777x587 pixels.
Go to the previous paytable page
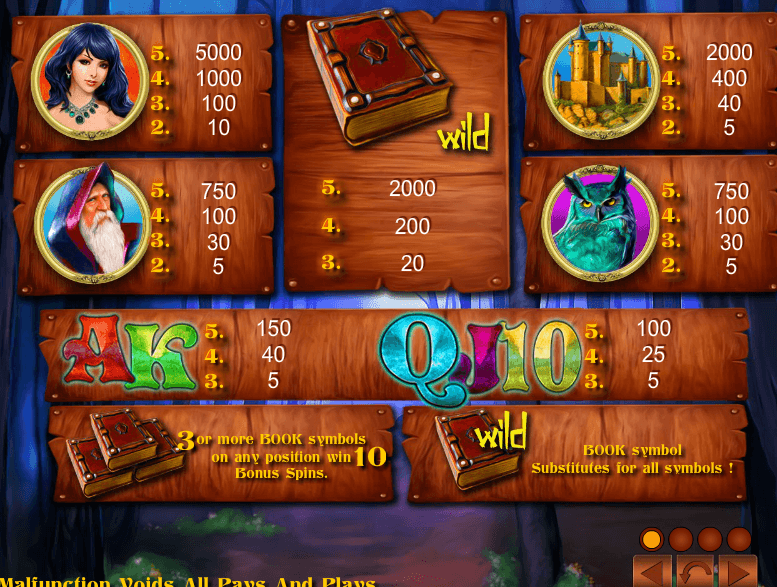(654, 573)
